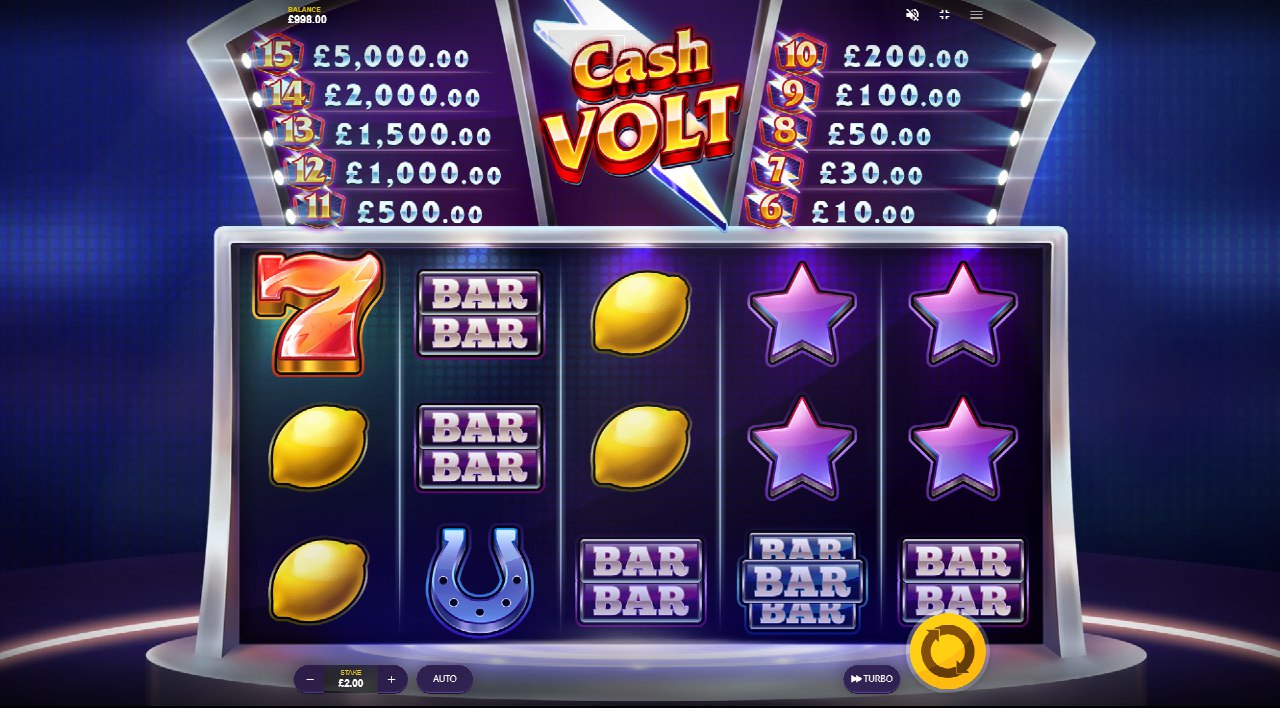Screen dimensions: 1280x708
Task: Spin the reels with the yellow button
Action: click(947, 653)
